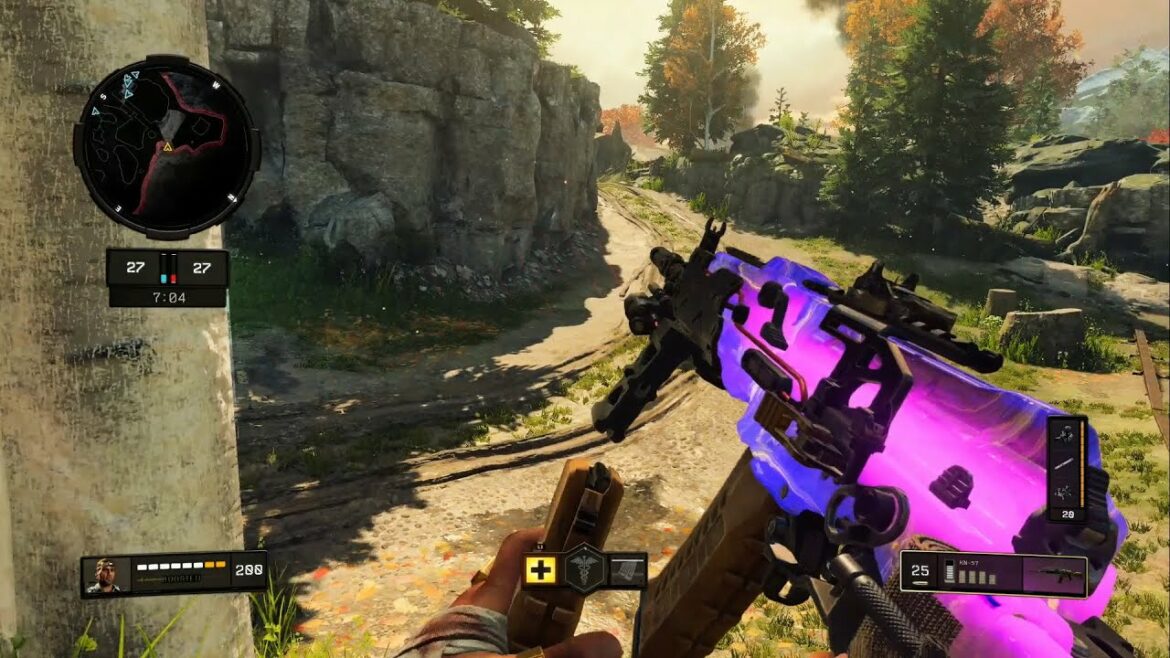
Task: Select the yellow cross healing icon
Action: pos(541,571)
